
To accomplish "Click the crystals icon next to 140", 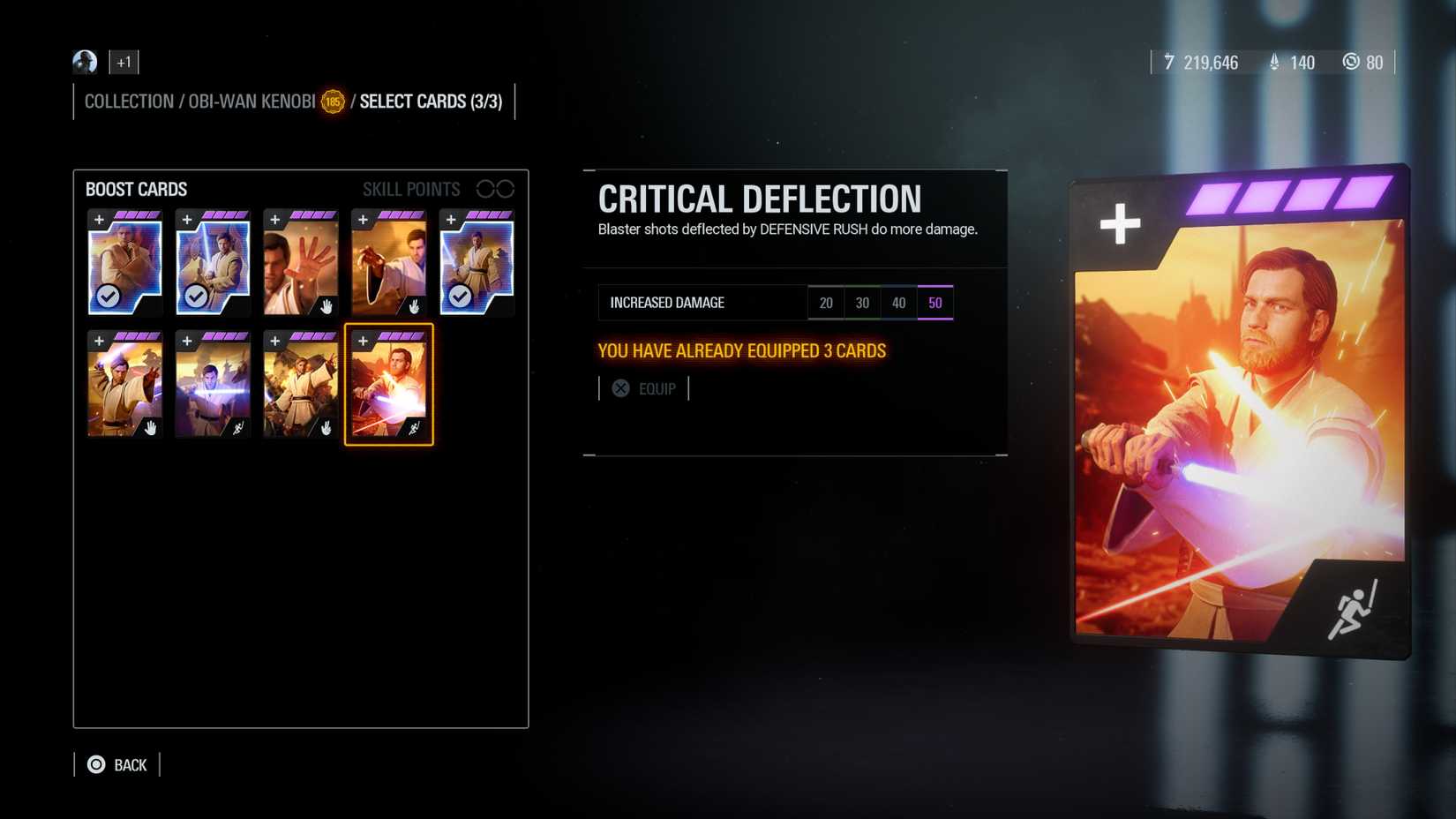I will [x=1273, y=63].
